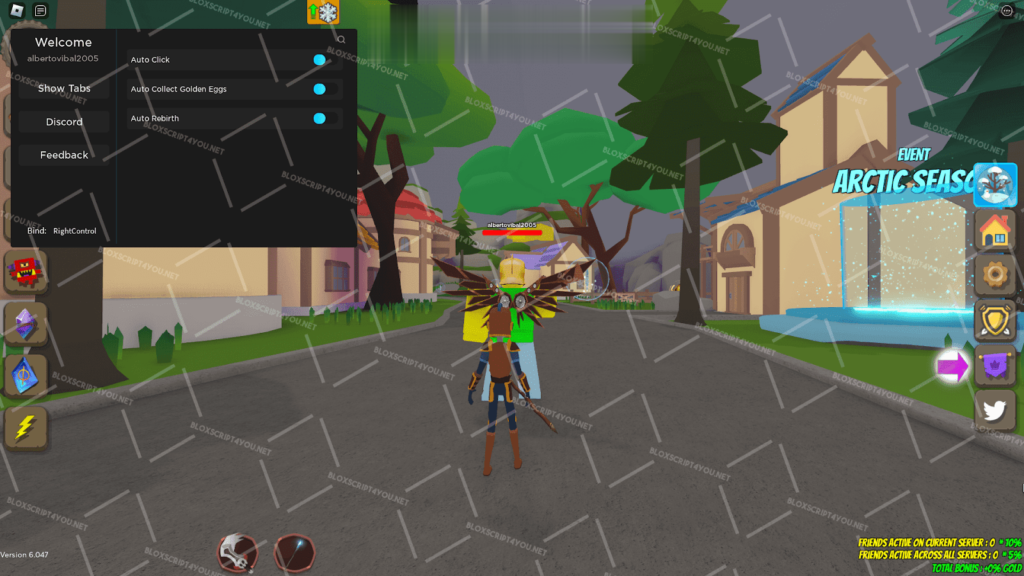
Task: Click the Twitter bird codes icon
Action: [995, 411]
